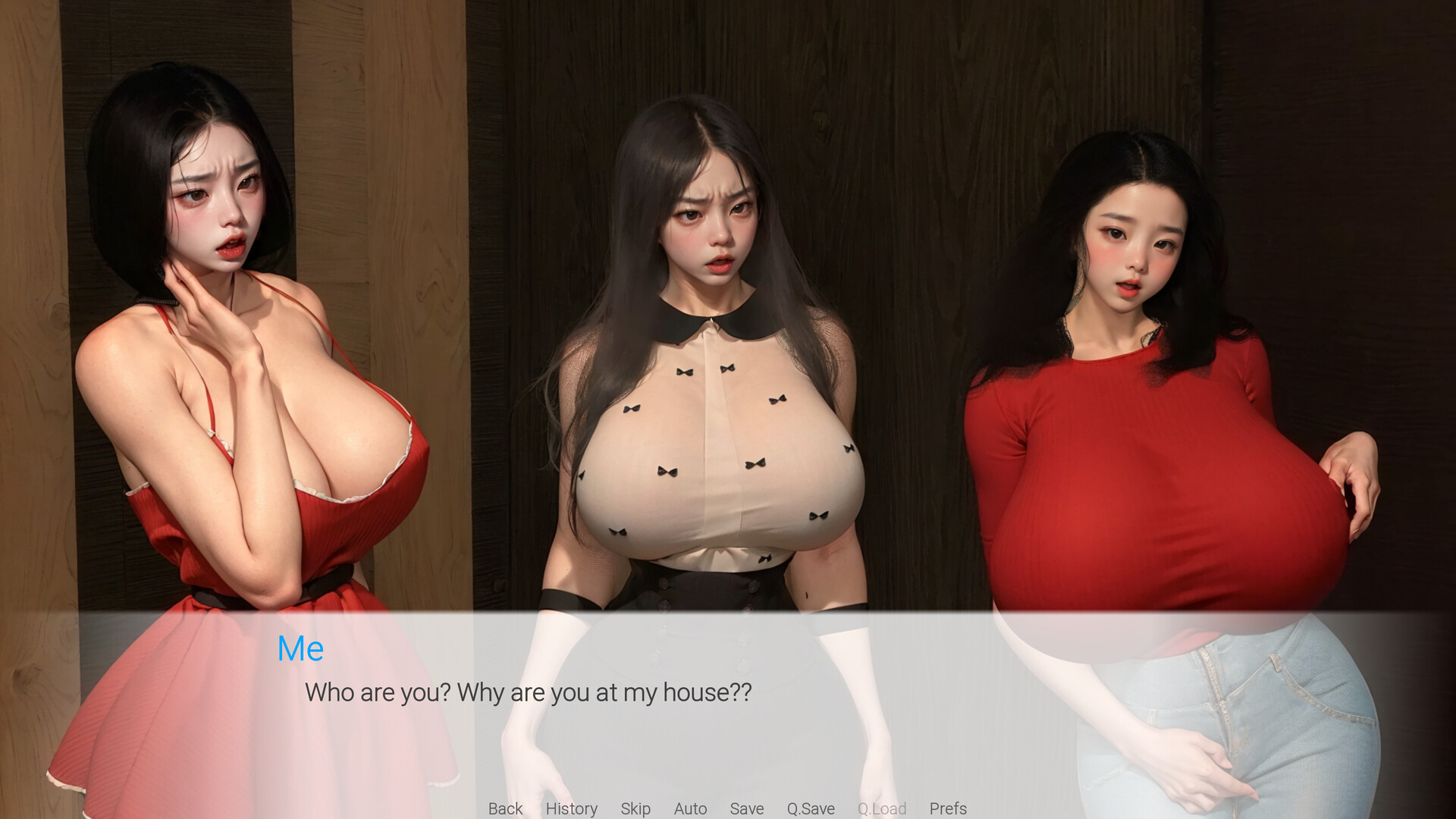Image resolution: width=1456 pixels, height=819 pixels.
Task: Toggle Skip mode for dialogue
Action: click(635, 808)
